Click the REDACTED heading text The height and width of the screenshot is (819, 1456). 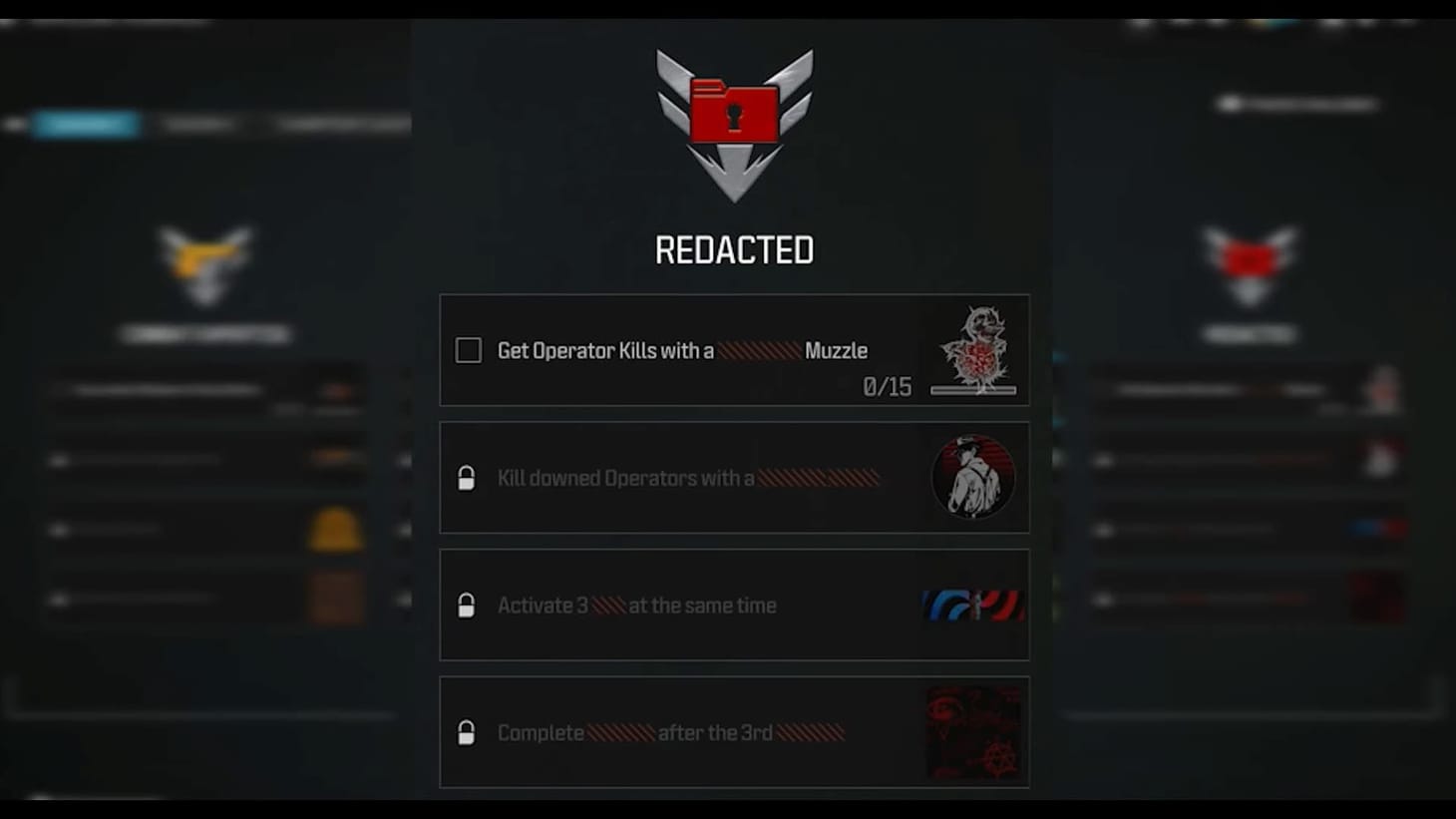coord(735,250)
